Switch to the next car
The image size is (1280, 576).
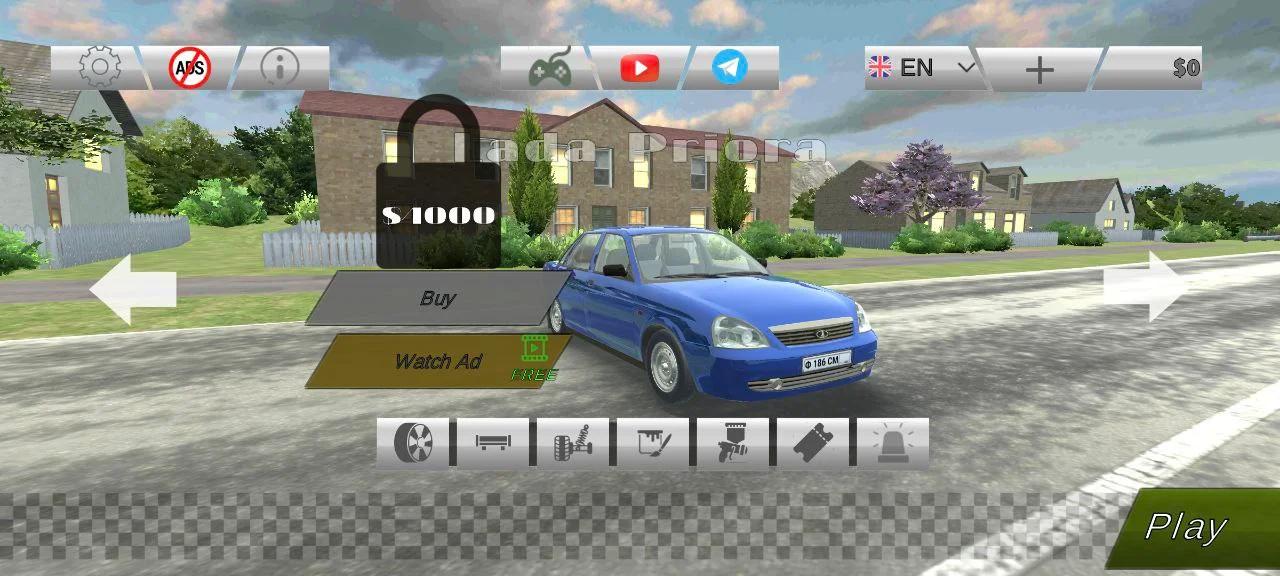point(1145,286)
